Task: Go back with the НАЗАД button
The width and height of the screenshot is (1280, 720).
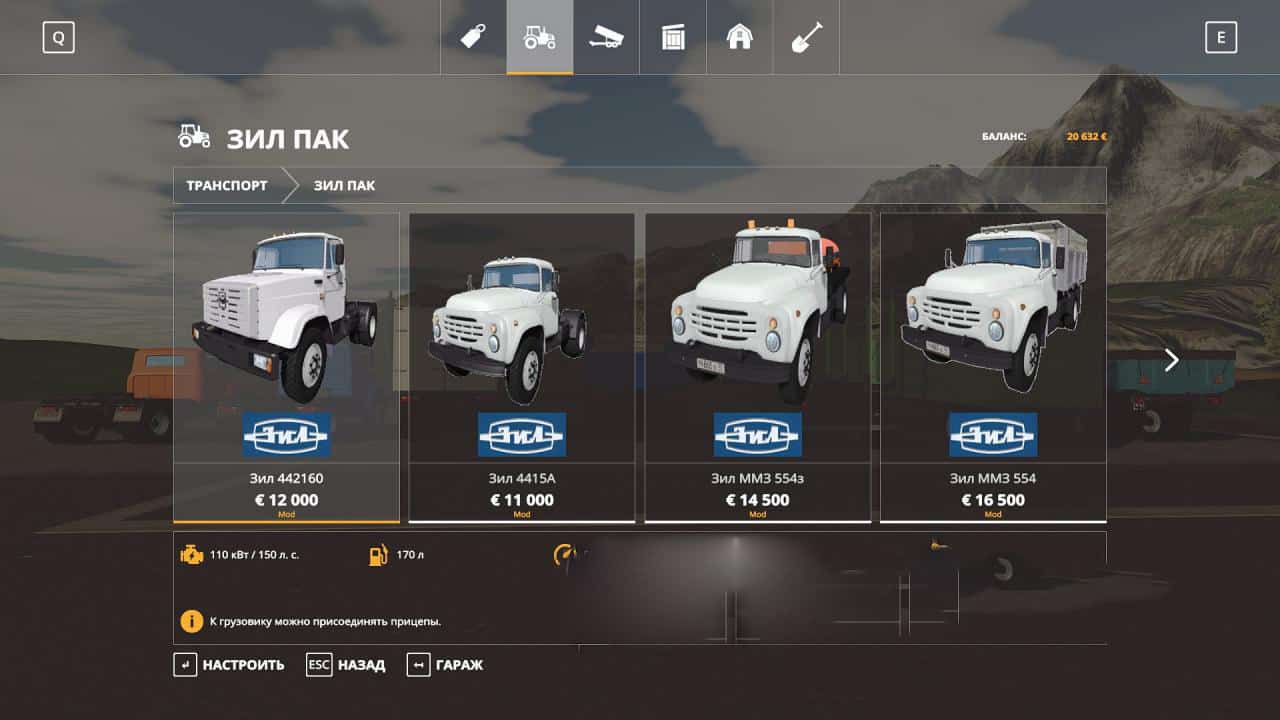Action: click(346, 665)
